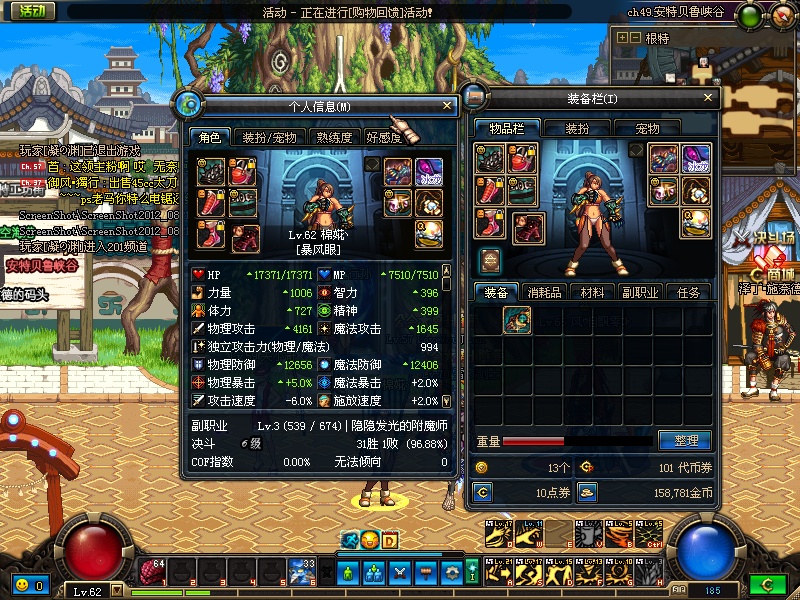Close the 装备栏 inventory window
Image resolution: width=800 pixels, height=600 pixels.
coord(708,98)
